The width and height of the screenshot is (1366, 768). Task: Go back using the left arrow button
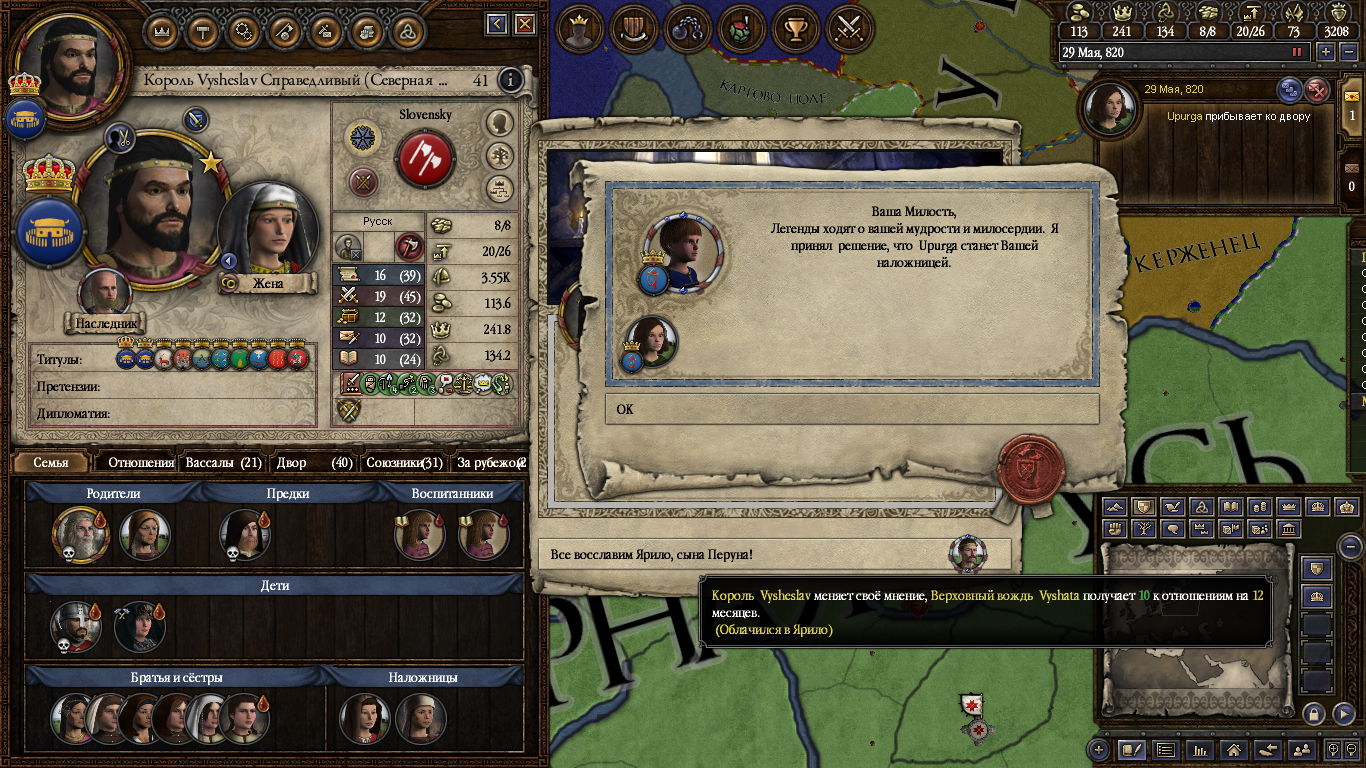pyautogui.click(x=497, y=24)
